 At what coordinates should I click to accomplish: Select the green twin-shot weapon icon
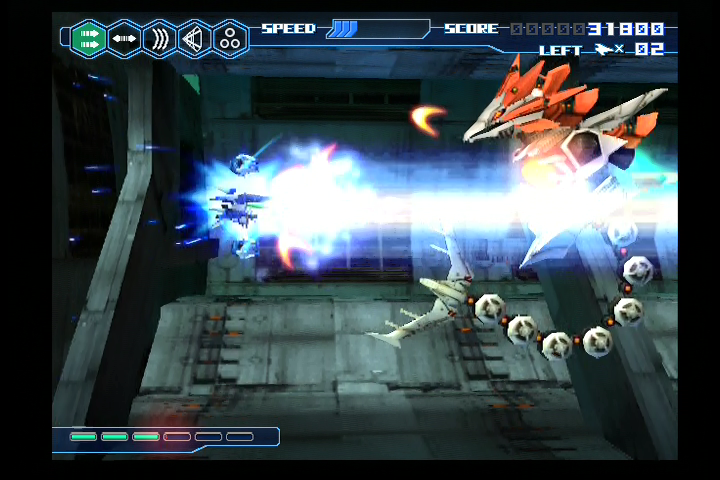[x=89, y=38]
